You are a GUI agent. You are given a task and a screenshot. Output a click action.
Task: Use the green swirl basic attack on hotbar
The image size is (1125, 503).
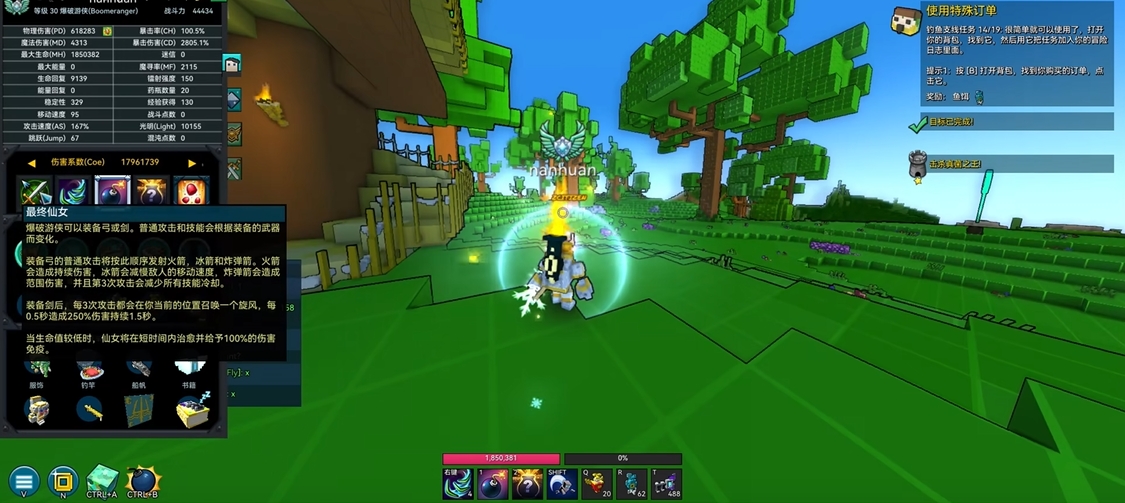click(x=457, y=484)
